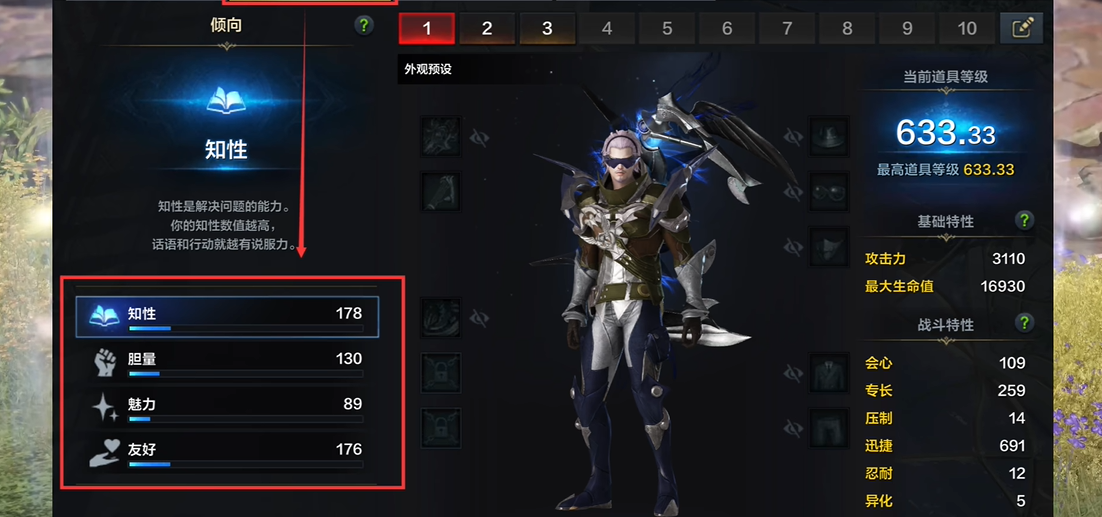Switch to preset slot 10

tap(967, 28)
